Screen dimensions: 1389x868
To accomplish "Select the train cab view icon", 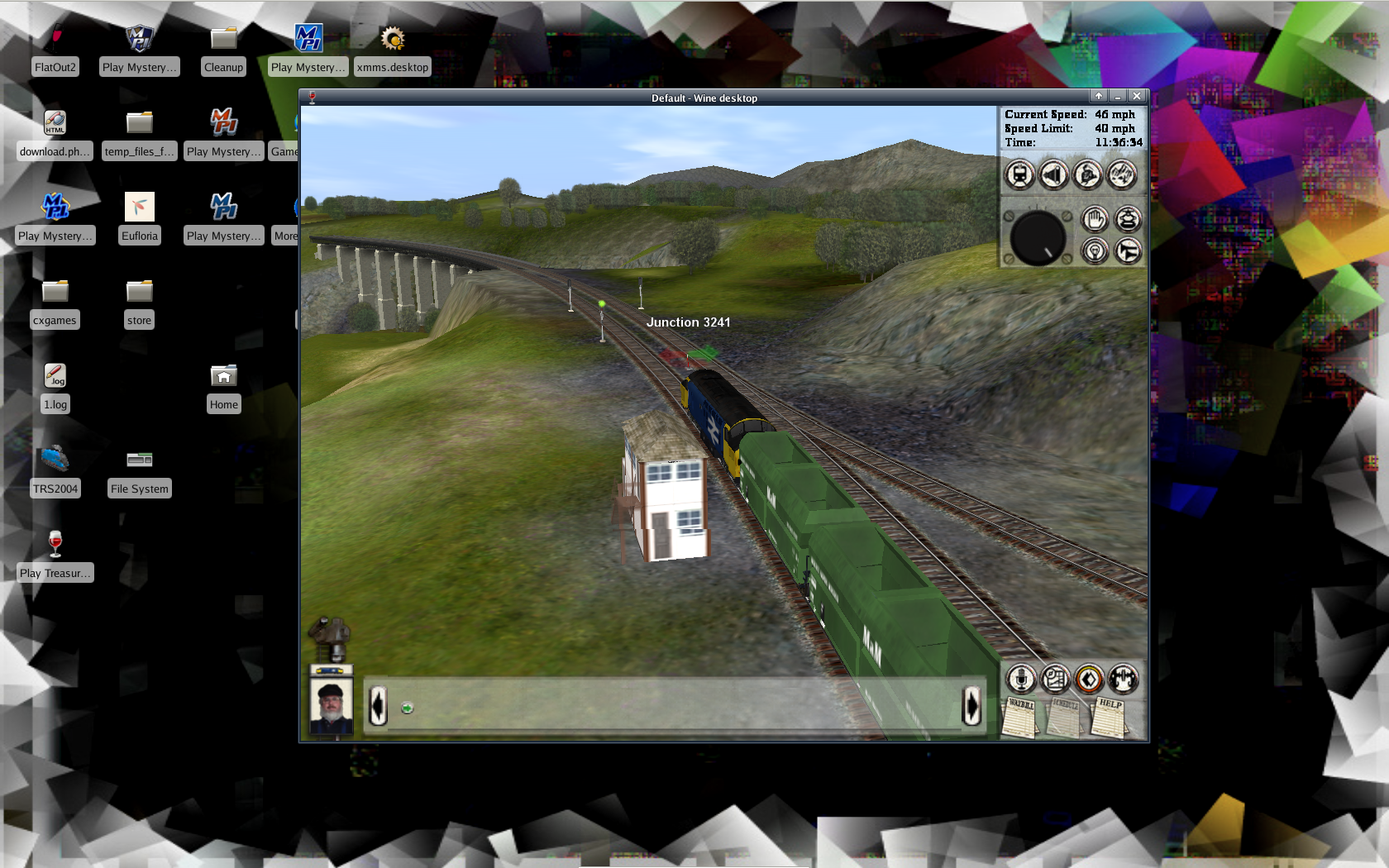I will click(x=1019, y=175).
